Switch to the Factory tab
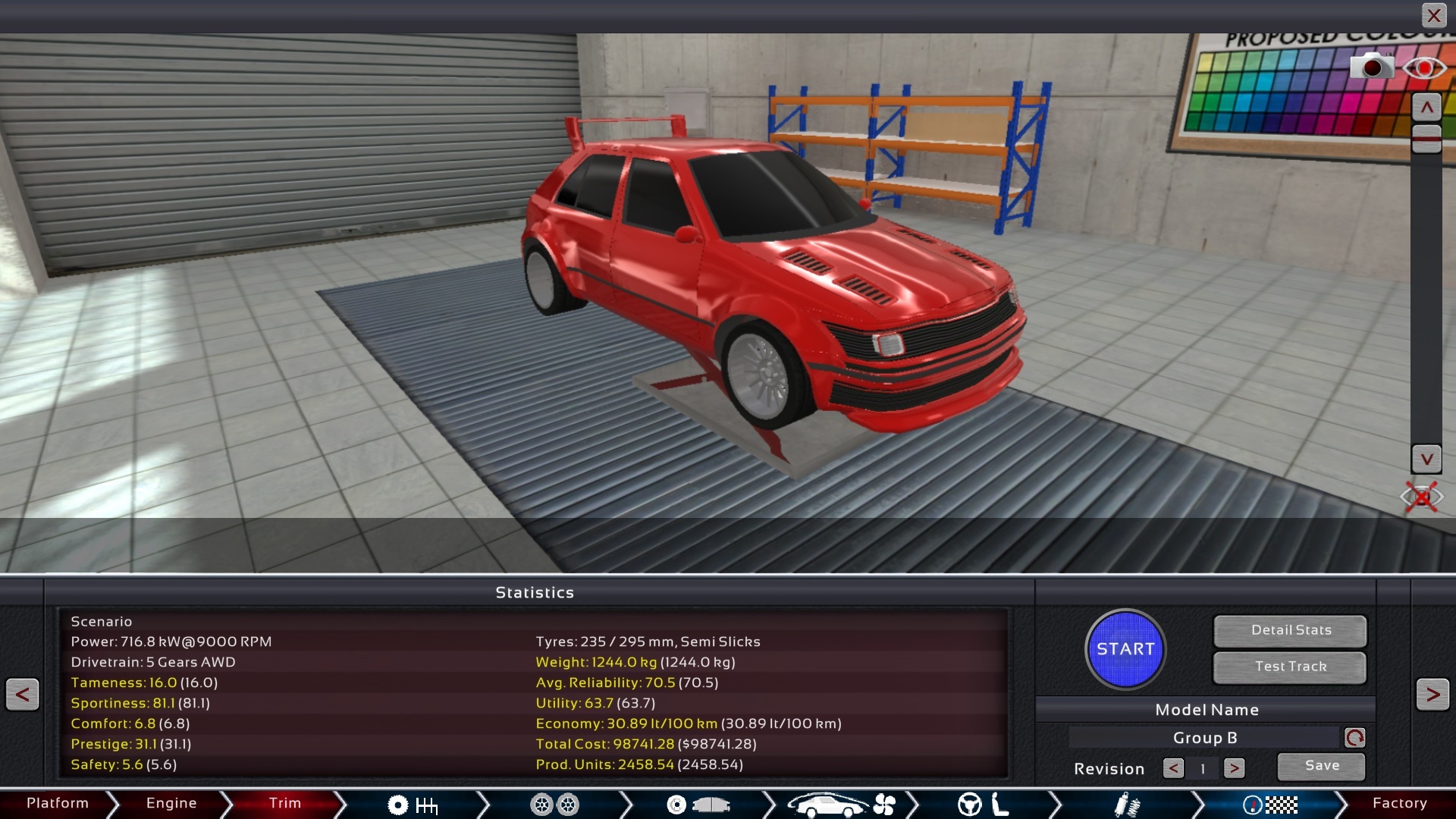This screenshot has height=819, width=1456. point(1399,803)
